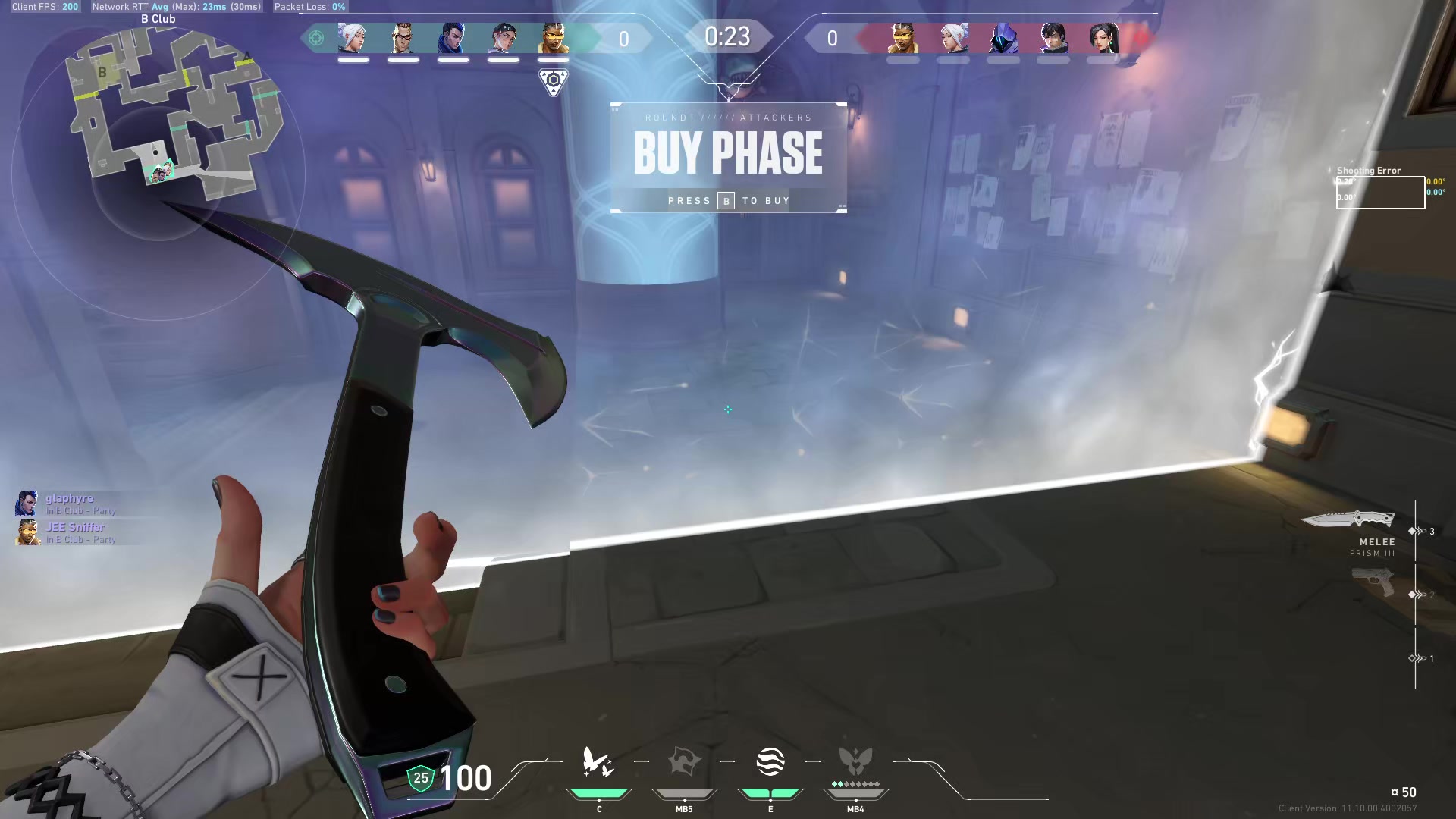Select Yoru's blue-haired portrait in the top team bar

[453, 38]
